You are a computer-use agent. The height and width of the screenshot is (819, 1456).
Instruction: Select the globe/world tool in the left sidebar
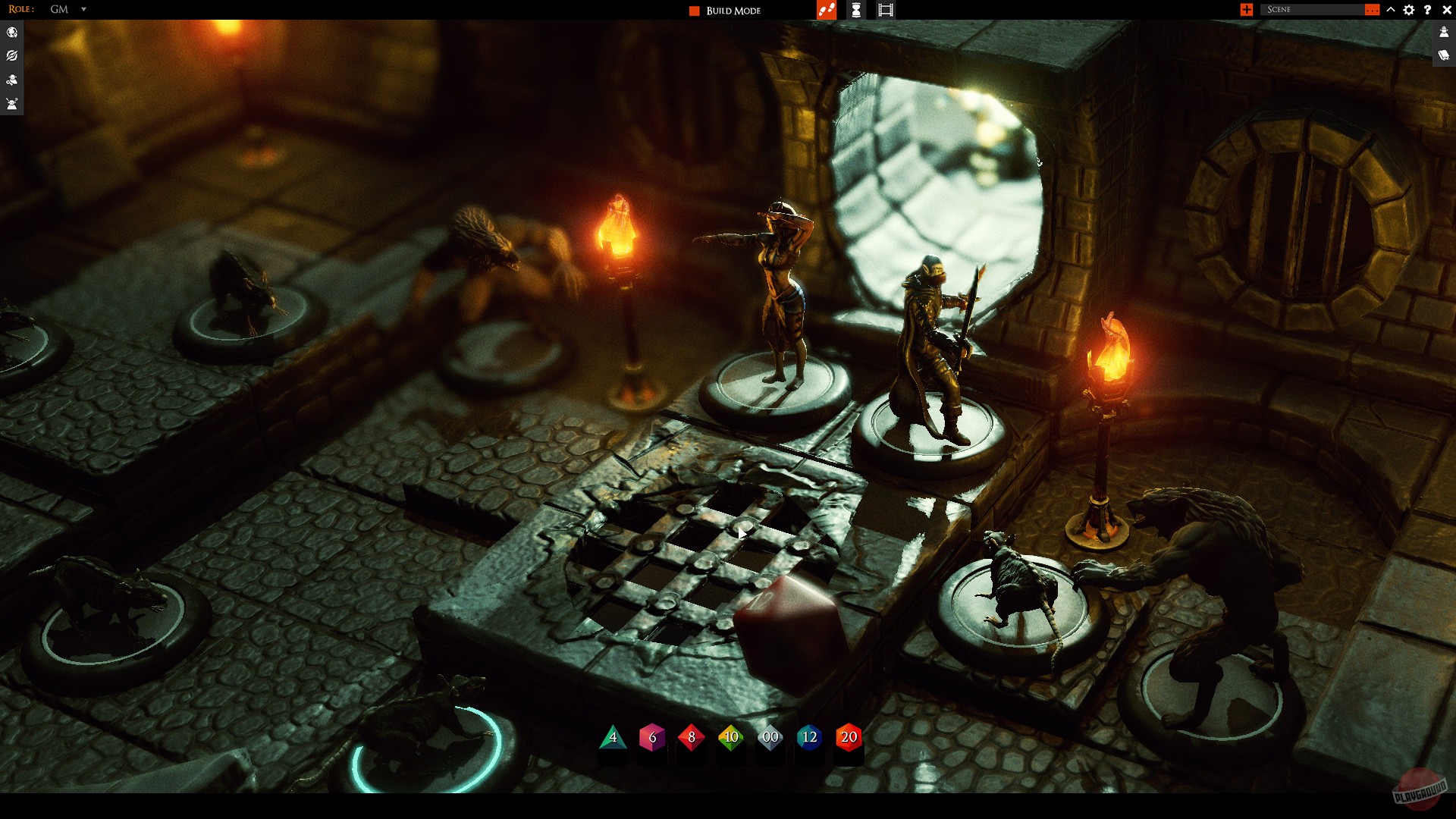click(11, 32)
